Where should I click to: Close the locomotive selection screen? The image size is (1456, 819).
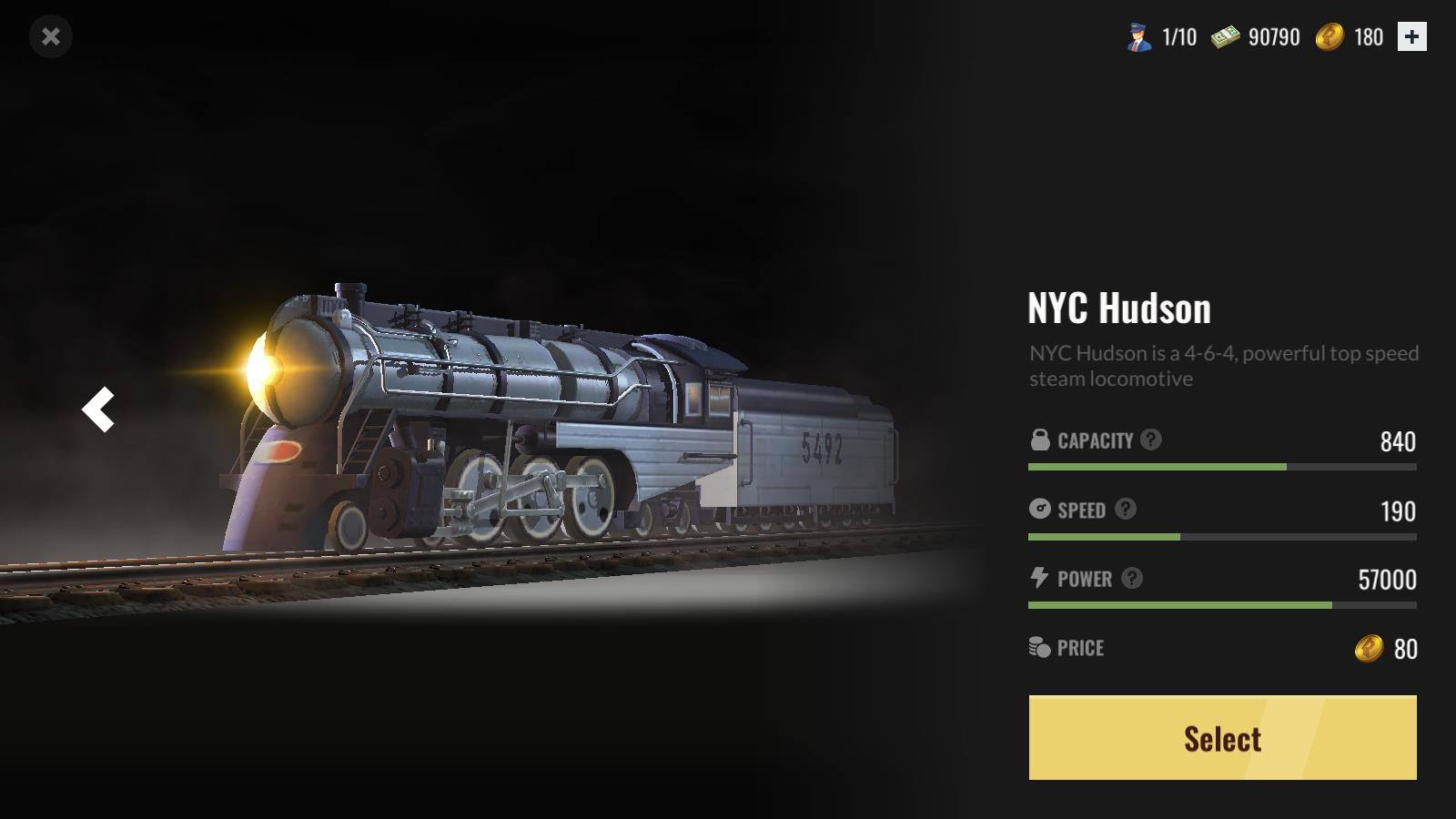tap(51, 36)
